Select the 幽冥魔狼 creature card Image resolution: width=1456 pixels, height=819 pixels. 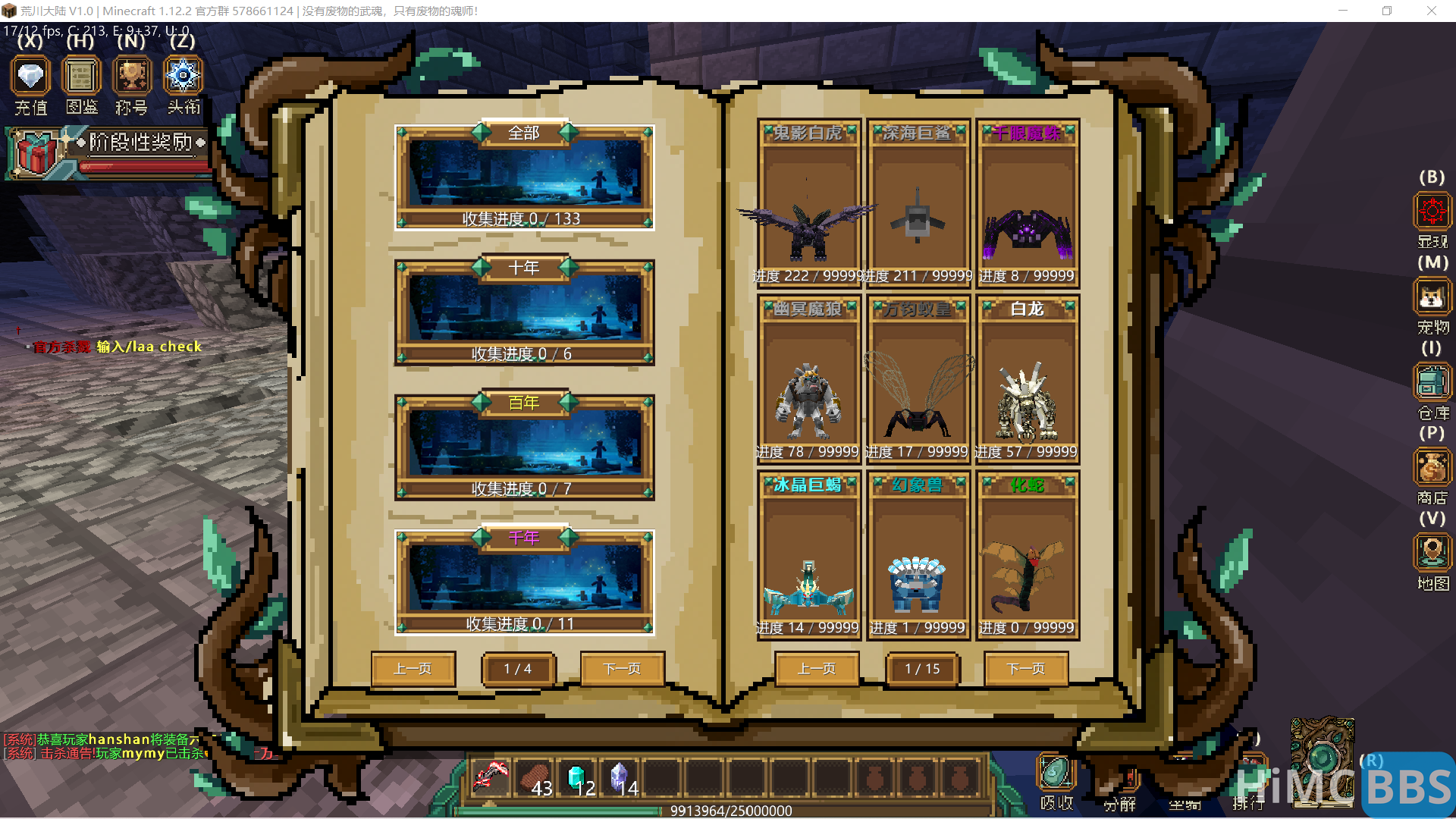point(808,379)
